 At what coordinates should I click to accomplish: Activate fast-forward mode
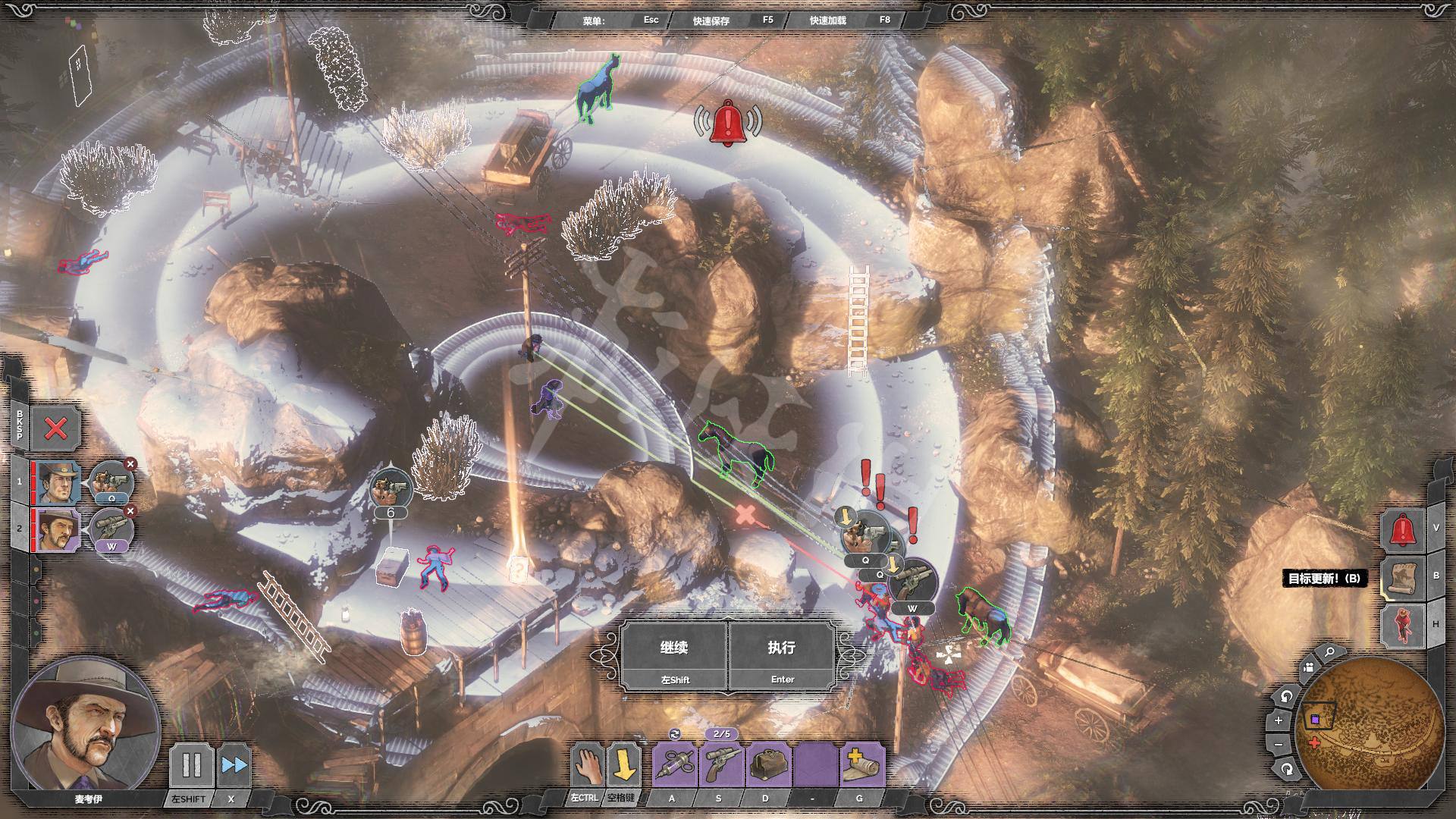(x=234, y=765)
